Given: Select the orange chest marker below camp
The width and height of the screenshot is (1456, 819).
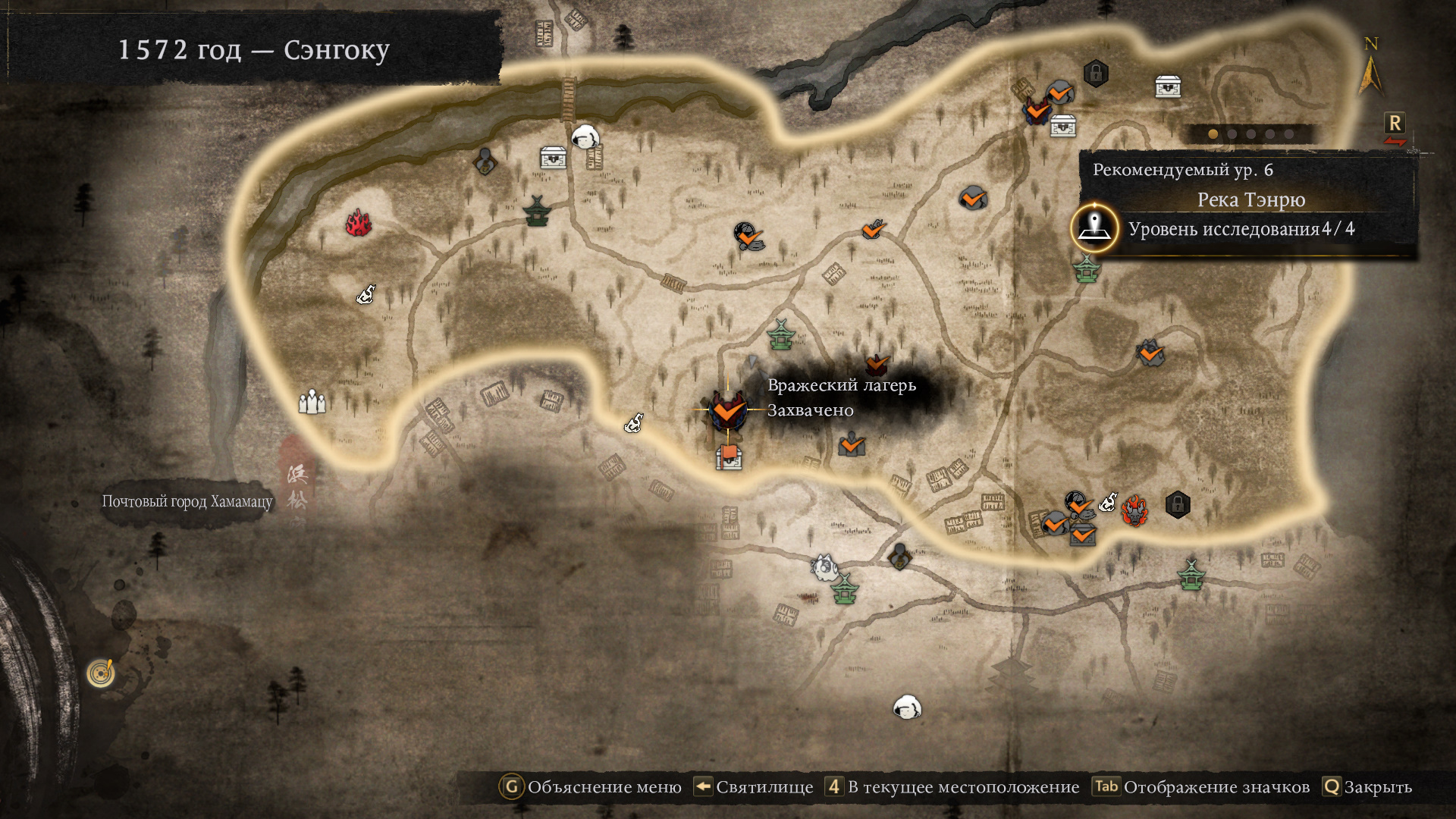Looking at the screenshot, I should click(729, 457).
